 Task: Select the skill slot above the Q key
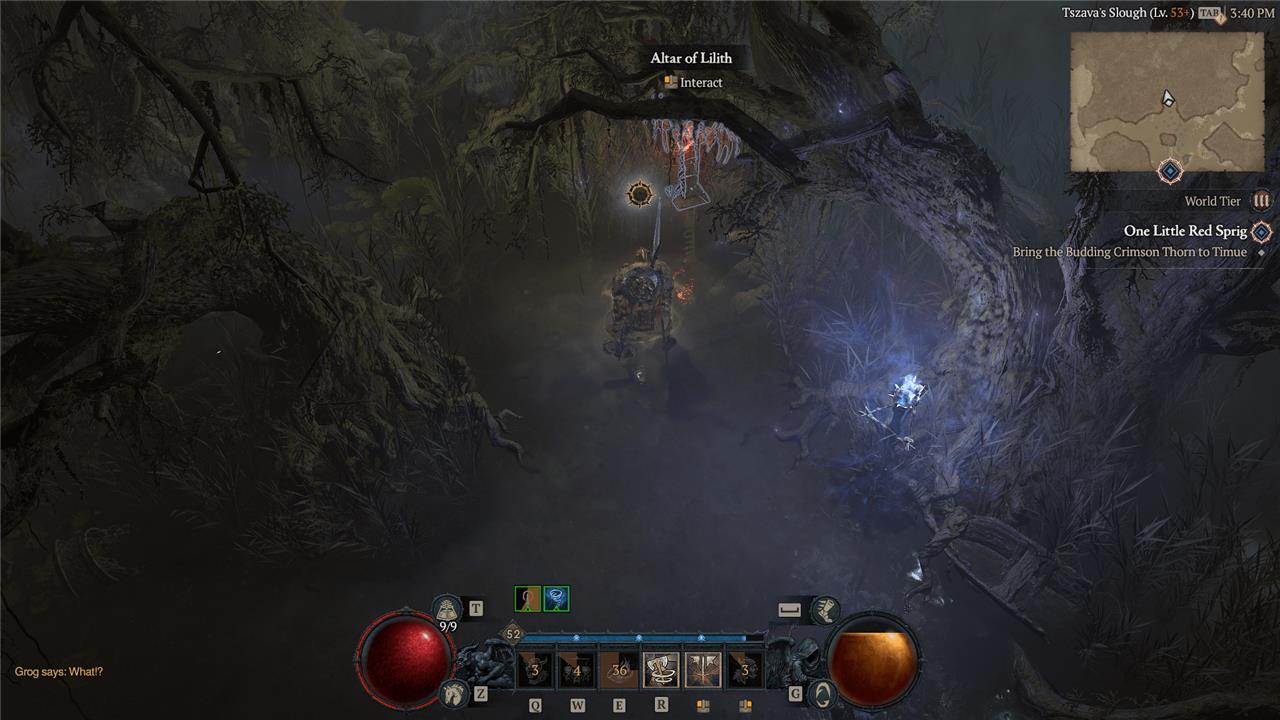[x=535, y=670]
